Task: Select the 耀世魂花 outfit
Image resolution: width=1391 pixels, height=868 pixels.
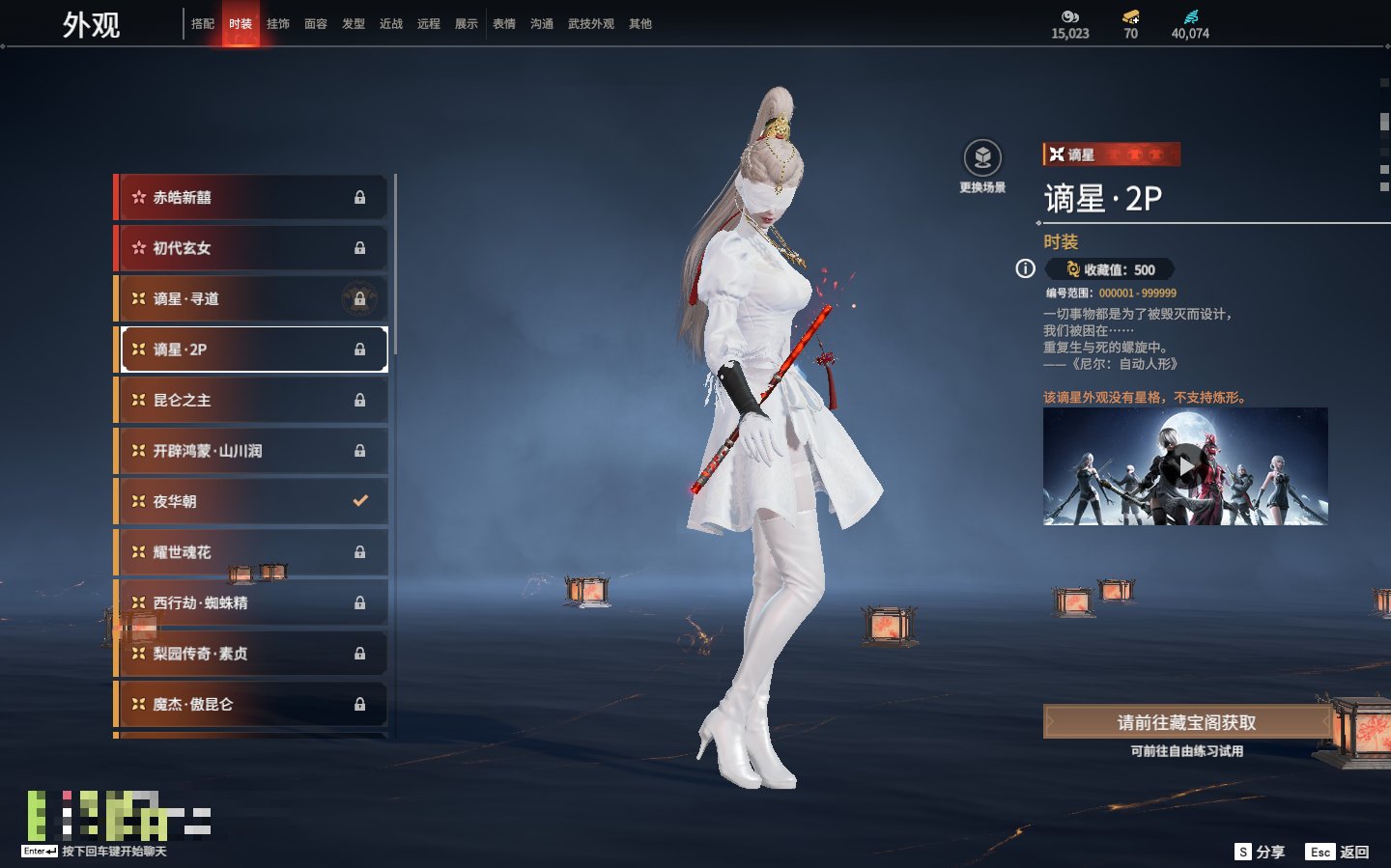Action: [x=251, y=552]
